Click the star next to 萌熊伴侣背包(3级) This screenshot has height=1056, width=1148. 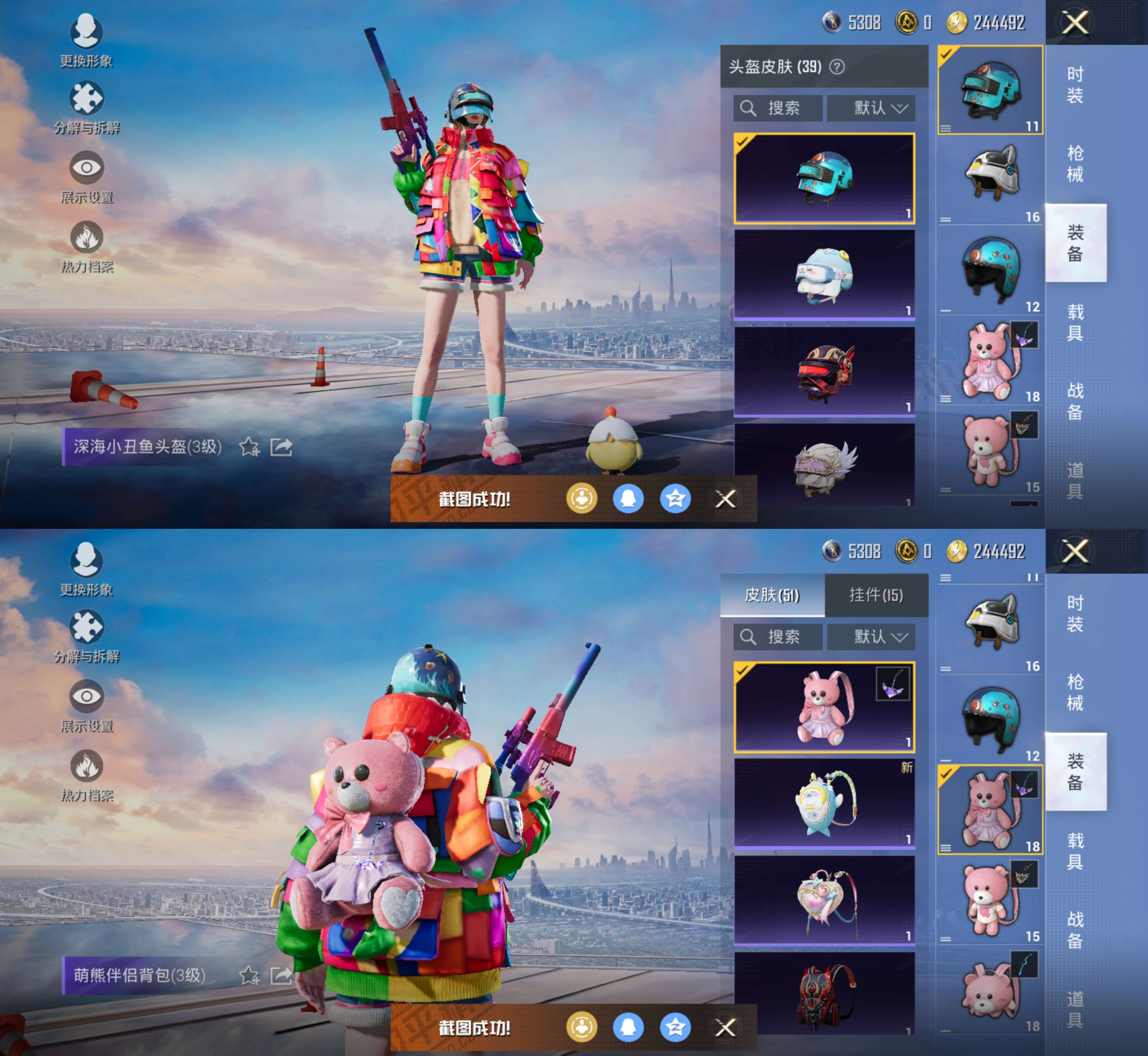point(249,976)
